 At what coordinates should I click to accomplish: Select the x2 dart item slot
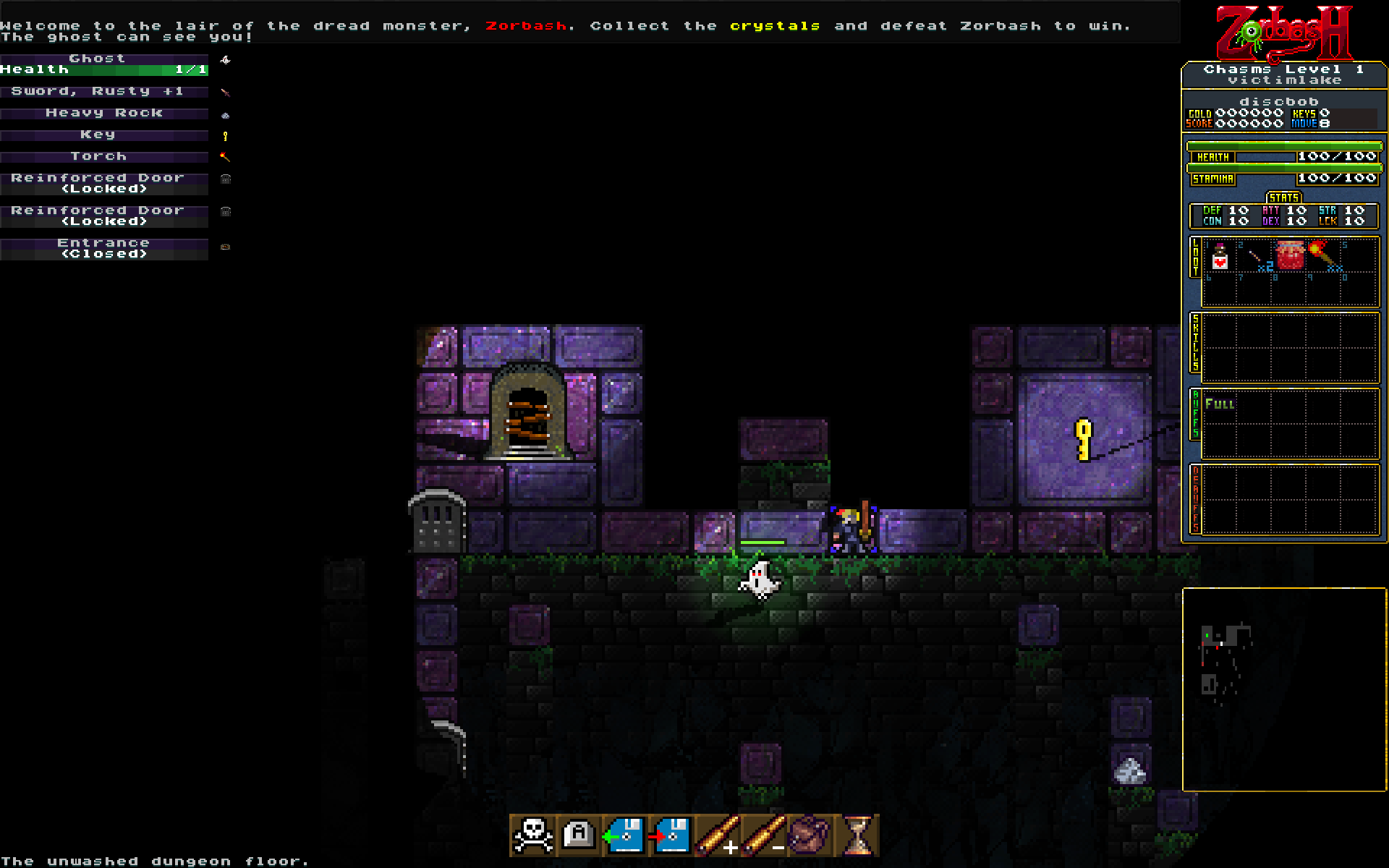click(1256, 256)
